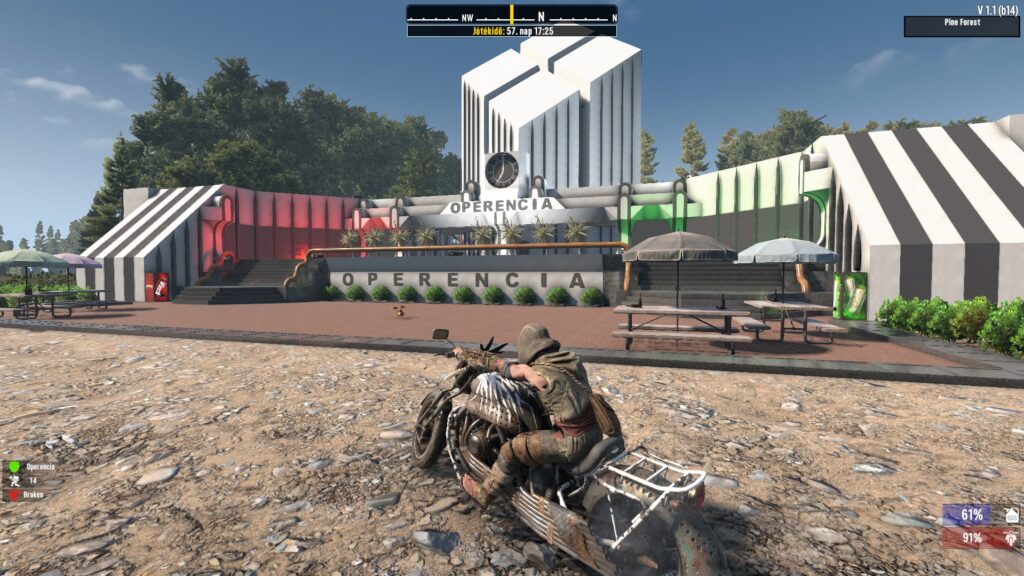This screenshot has height=576, width=1024.
Task: Click the red Broken status icon
Action: click(15, 494)
